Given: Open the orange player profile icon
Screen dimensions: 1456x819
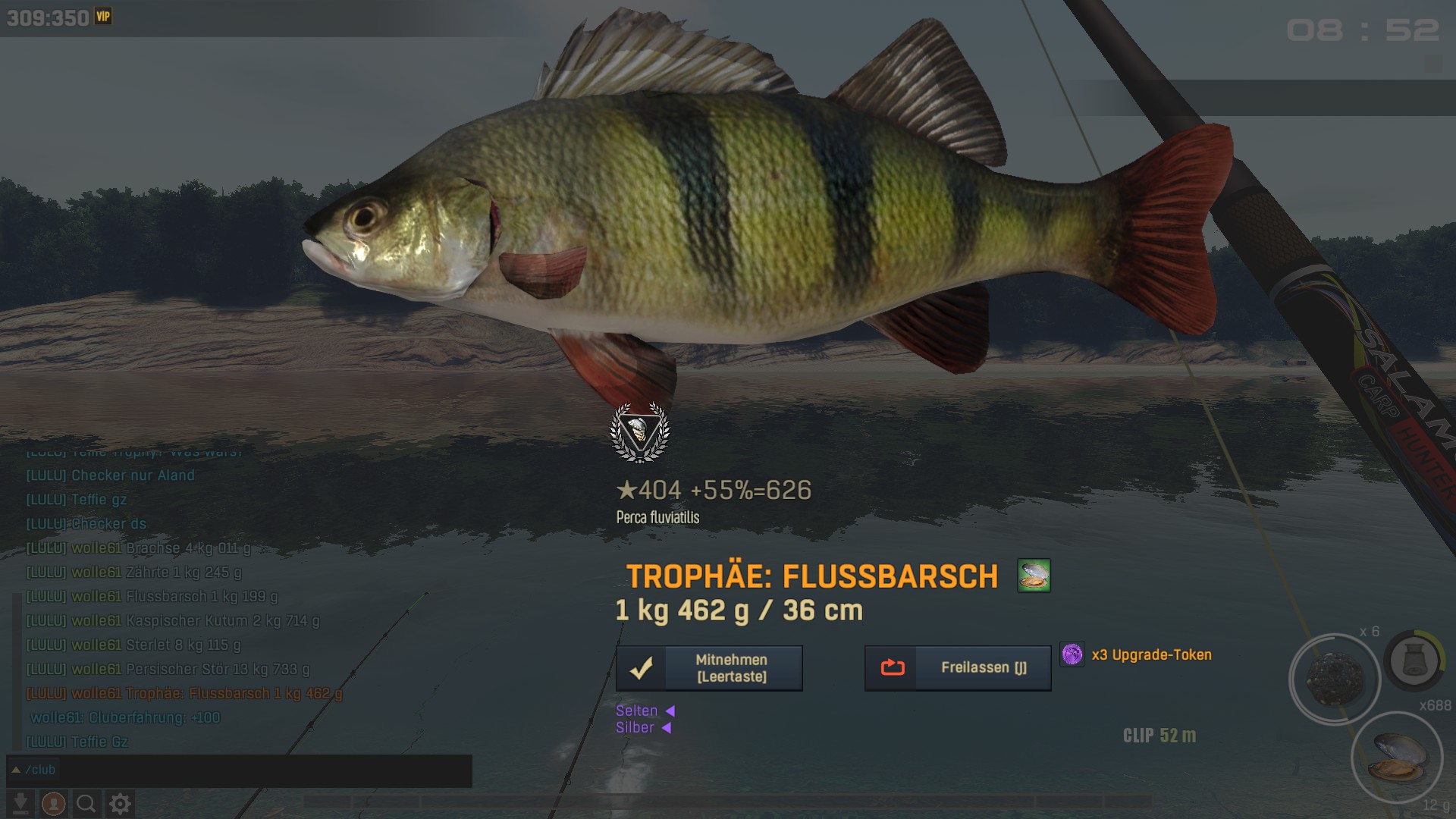Looking at the screenshot, I should (x=53, y=803).
